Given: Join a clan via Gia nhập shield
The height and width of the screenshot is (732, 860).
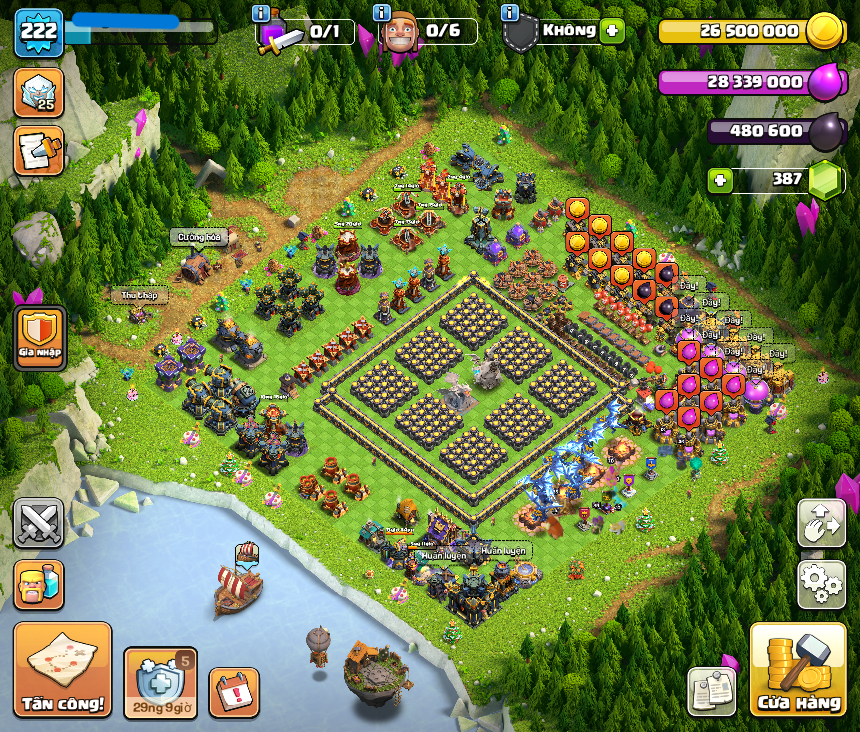Looking at the screenshot, I should pyautogui.click(x=40, y=338).
